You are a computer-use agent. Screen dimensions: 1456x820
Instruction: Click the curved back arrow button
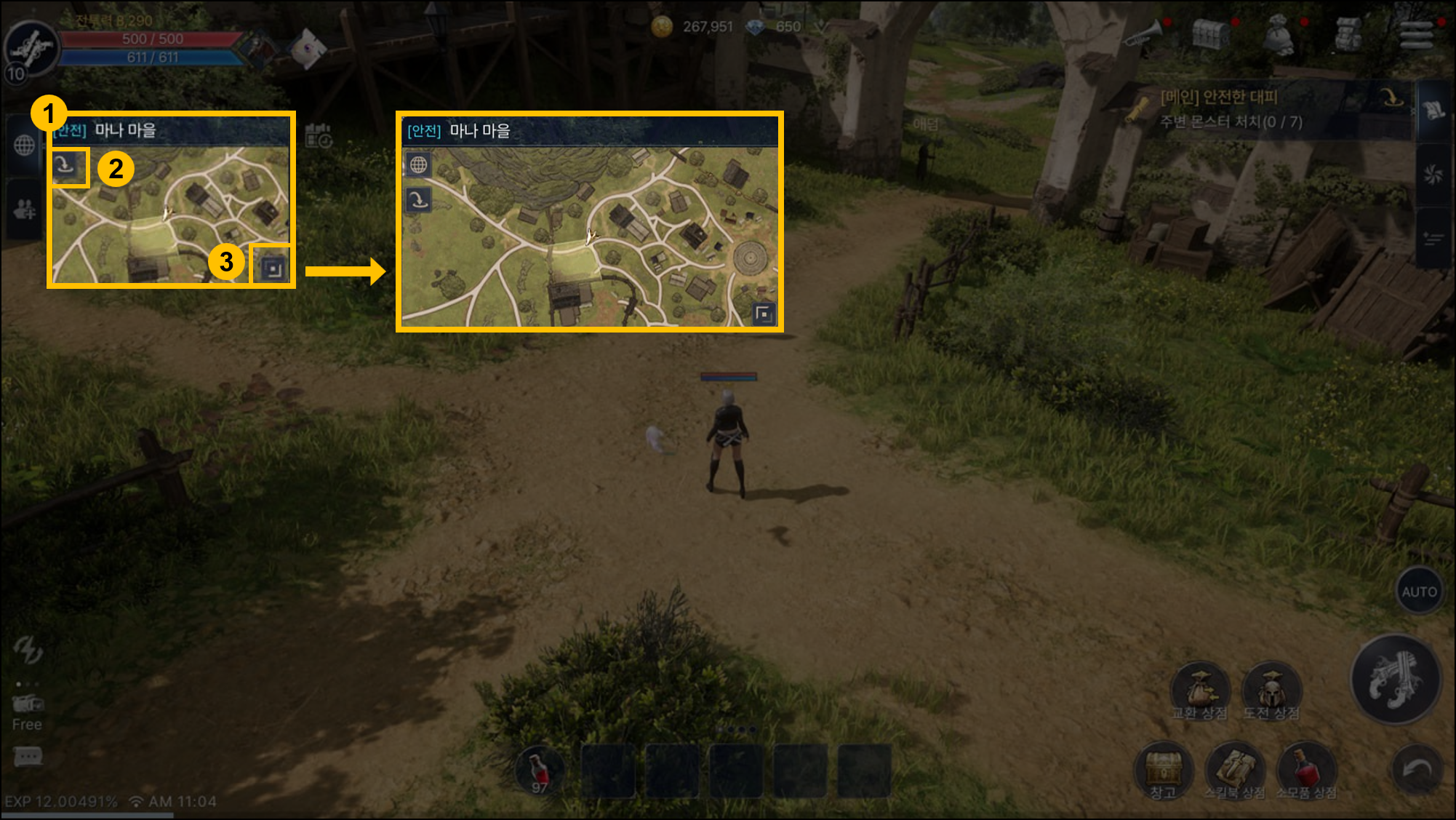[1416, 770]
